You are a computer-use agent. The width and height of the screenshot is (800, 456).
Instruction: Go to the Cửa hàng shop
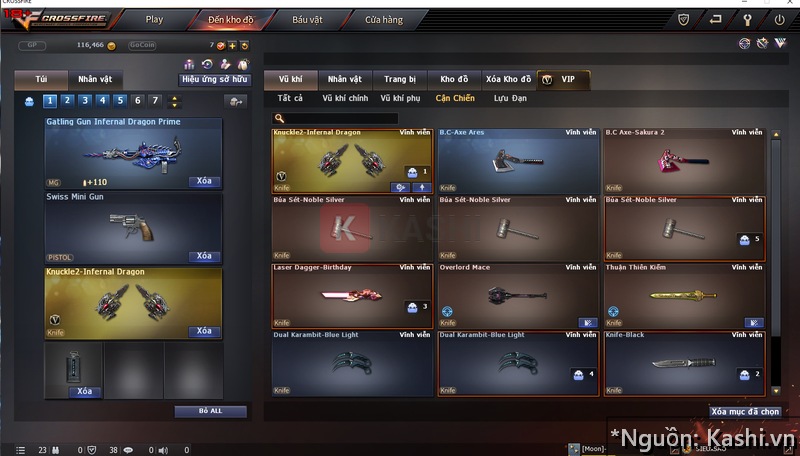(384, 19)
